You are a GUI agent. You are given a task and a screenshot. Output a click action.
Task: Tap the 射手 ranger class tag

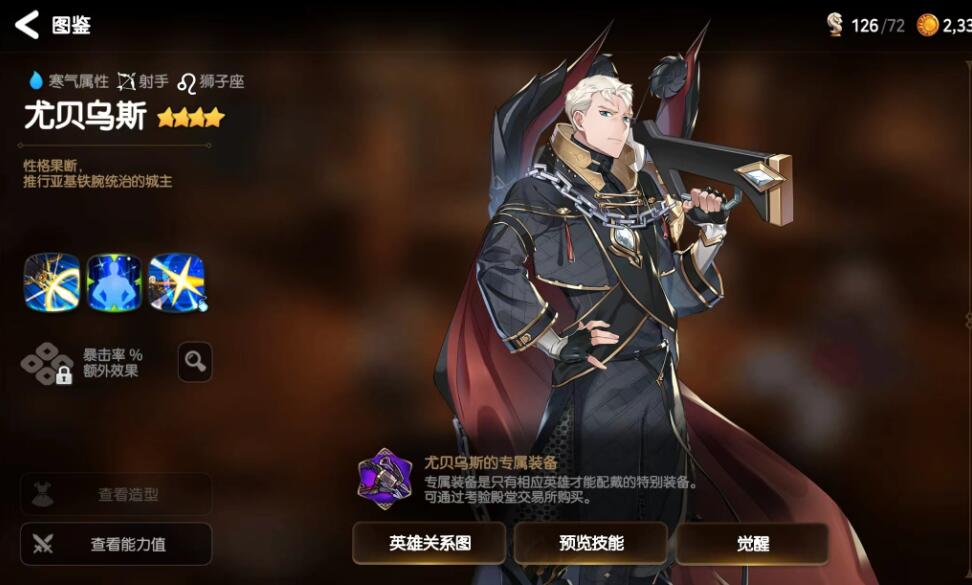(142, 81)
